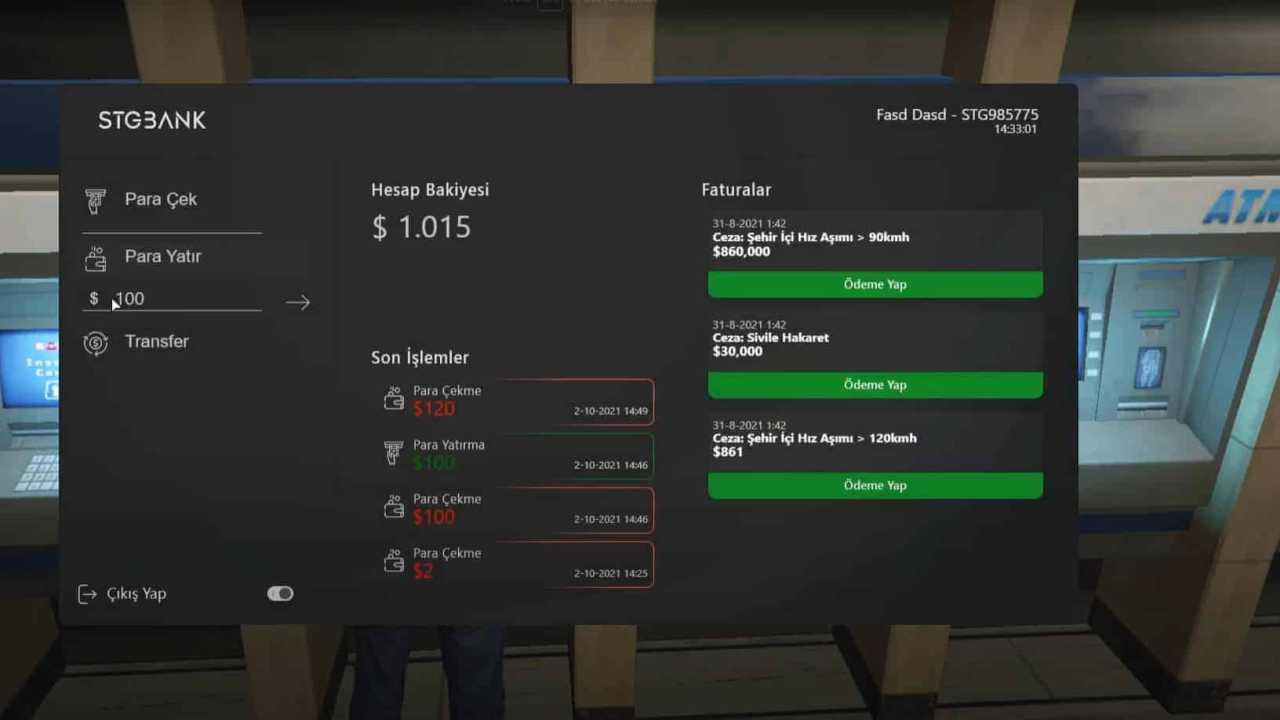Click the wallet icon on the $2 Para Çekme entry
The height and width of the screenshot is (720, 1280).
click(395, 560)
